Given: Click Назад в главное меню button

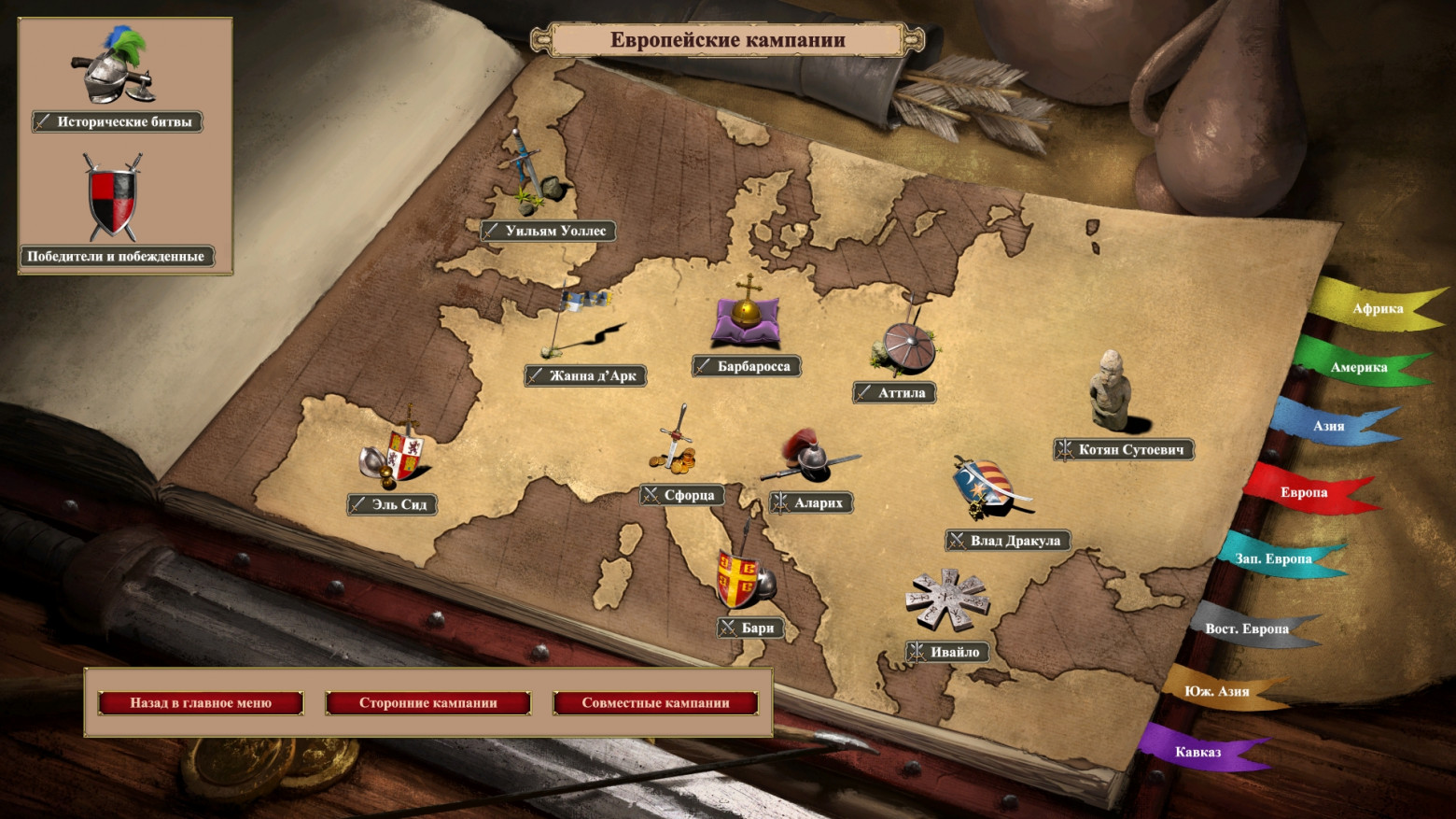Looking at the screenshot, I should 201,702.
